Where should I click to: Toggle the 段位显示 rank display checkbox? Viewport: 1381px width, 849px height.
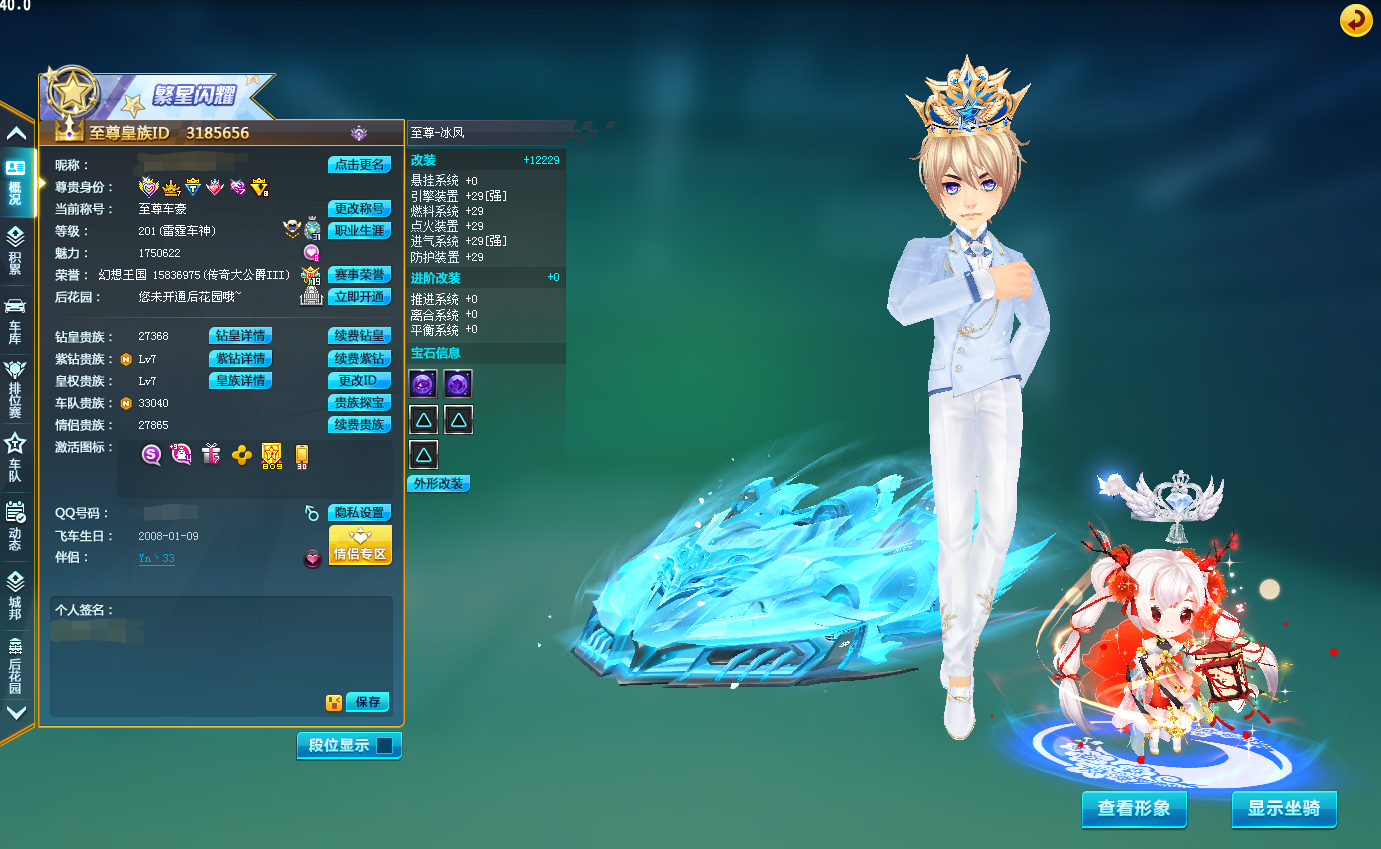click(x=384, y=745)
